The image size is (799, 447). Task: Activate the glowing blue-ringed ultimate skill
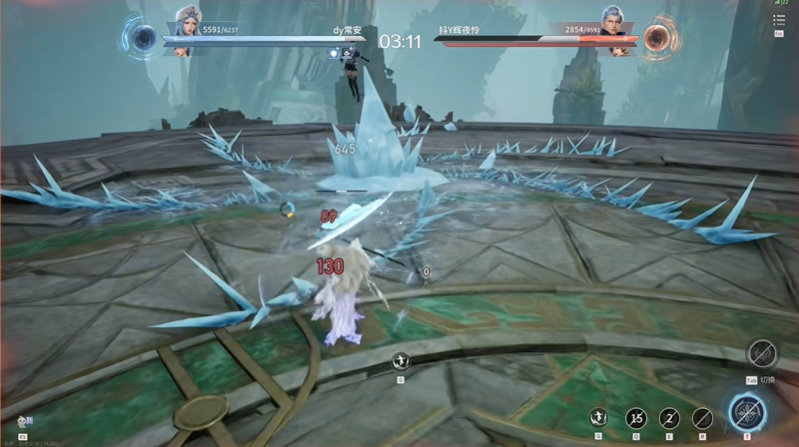746,412
